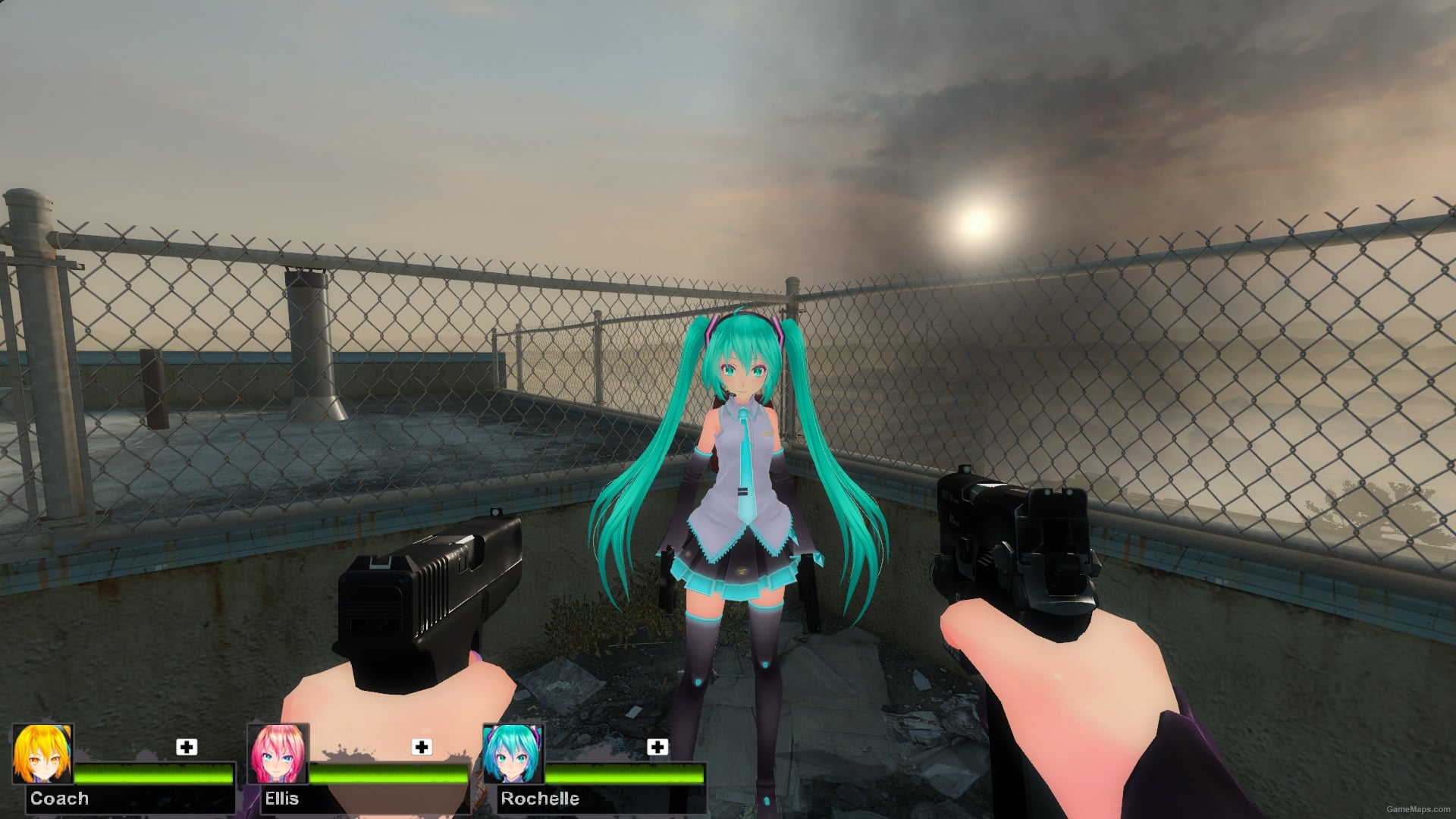
Task: Click the white cross symbol above Rochelle's bar
Action: [659, 748]
